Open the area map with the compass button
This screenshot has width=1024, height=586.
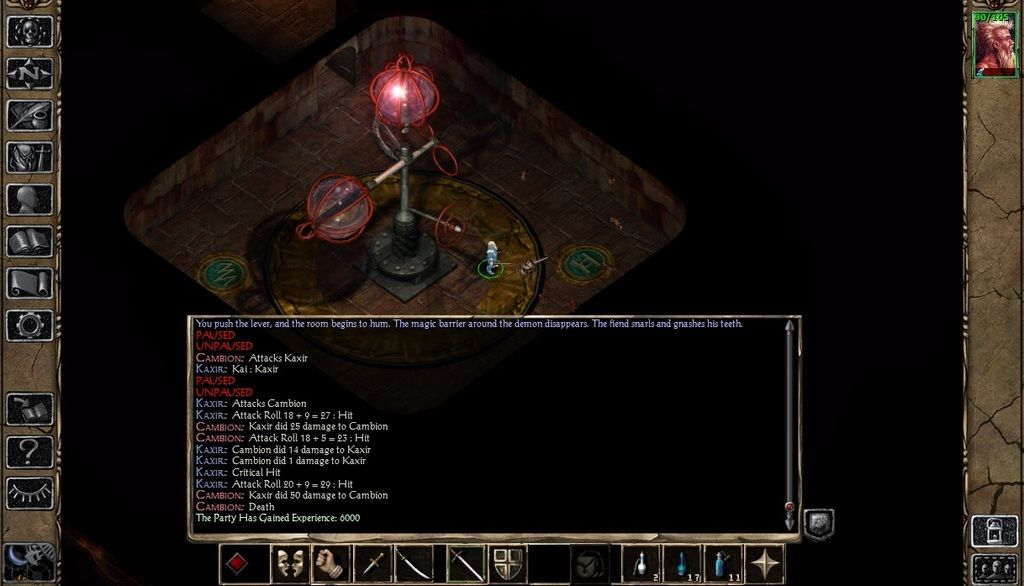click(x=30, y=73)
